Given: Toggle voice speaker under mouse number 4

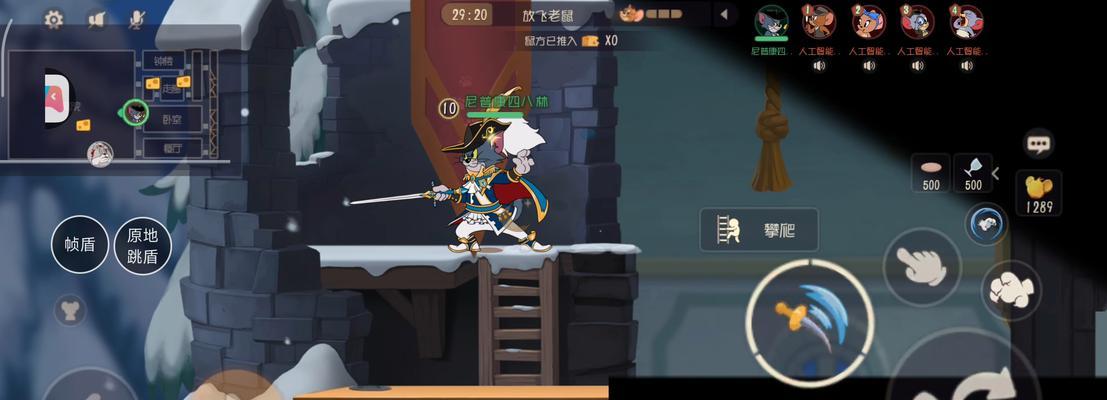Looking at the screenshot, I should point(966,66).
